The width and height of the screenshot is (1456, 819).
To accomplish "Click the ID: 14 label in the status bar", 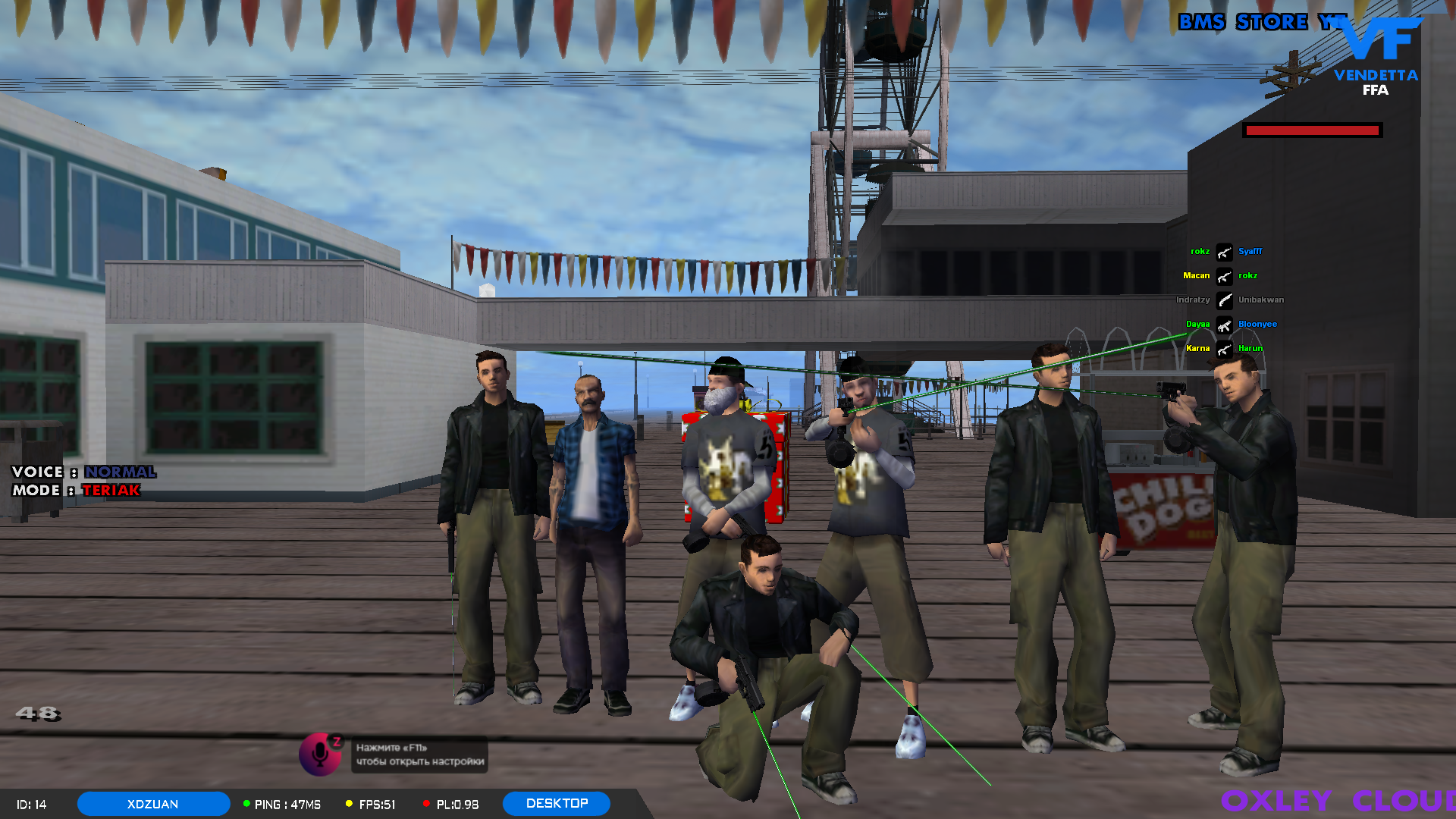I will coord(31,803).
